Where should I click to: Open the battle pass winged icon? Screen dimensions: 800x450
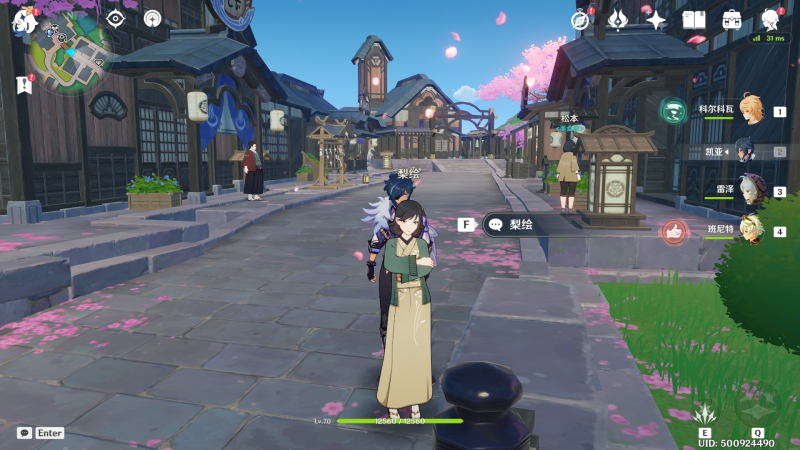click(618, 20)
